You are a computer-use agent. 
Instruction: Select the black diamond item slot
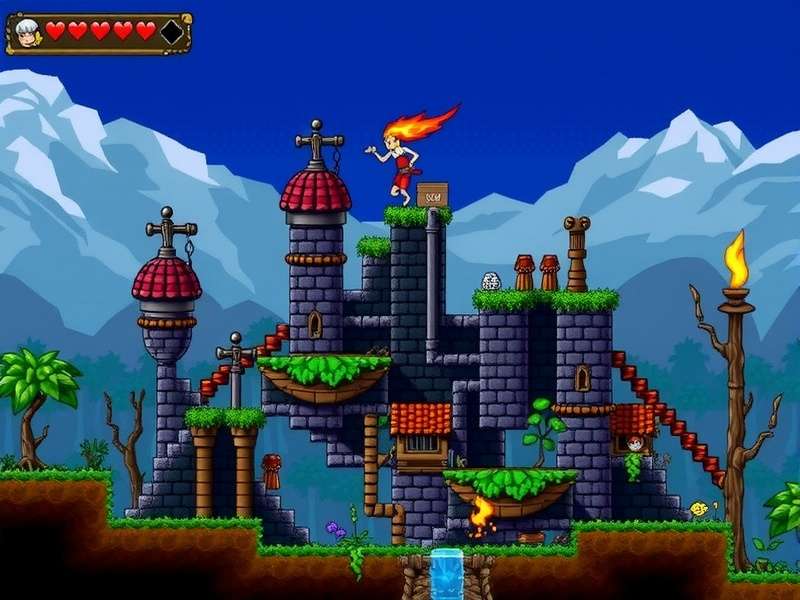pos(172,32)
